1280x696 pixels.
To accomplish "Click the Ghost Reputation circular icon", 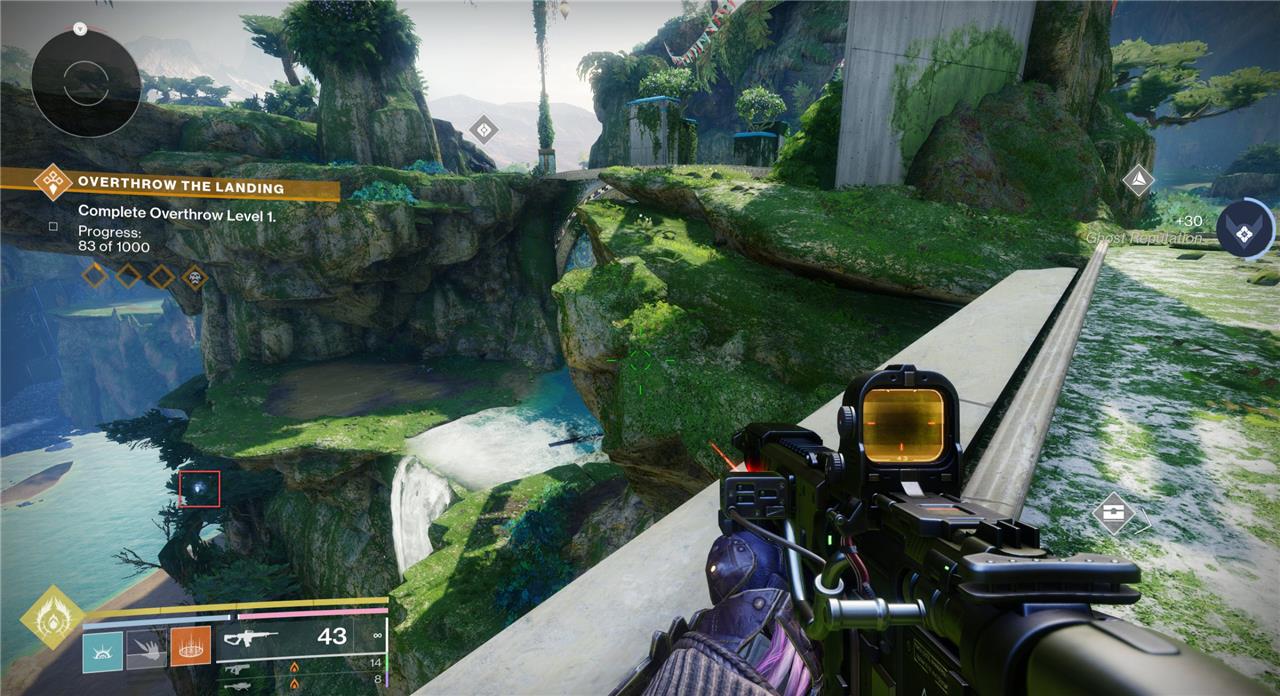I will (x=1245, y=228).
